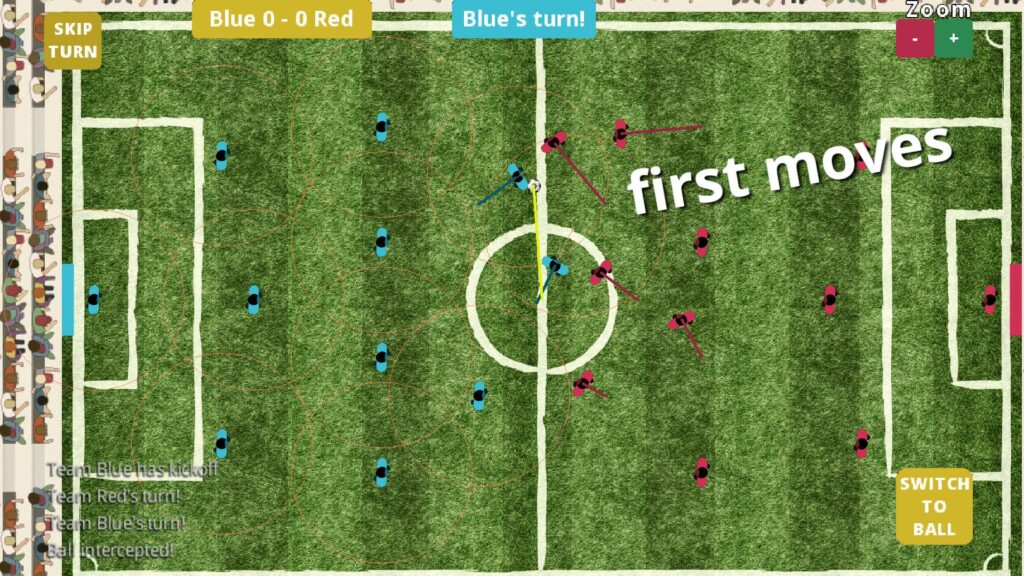Activate the Switch to Ball button
1024x576 pixels.
click(x=934, y=506)
